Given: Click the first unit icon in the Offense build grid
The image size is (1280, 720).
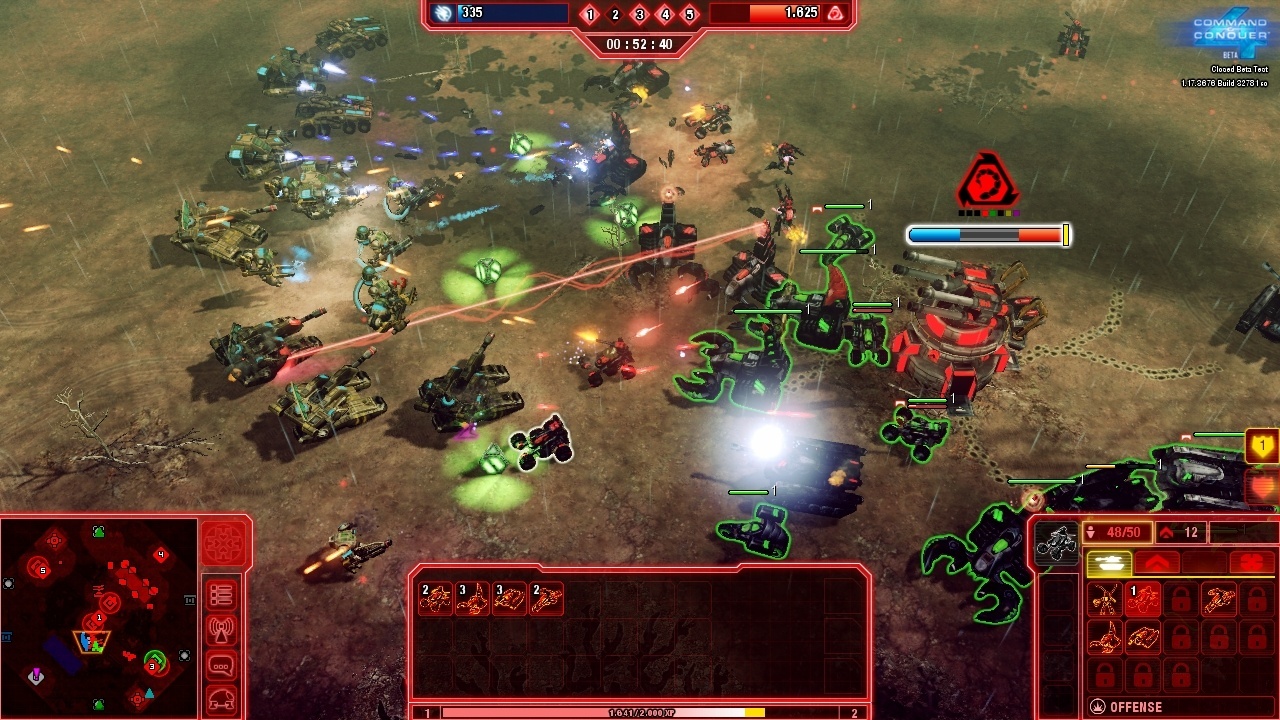Looking at the screenshot, I should [x=1104, y=599].
